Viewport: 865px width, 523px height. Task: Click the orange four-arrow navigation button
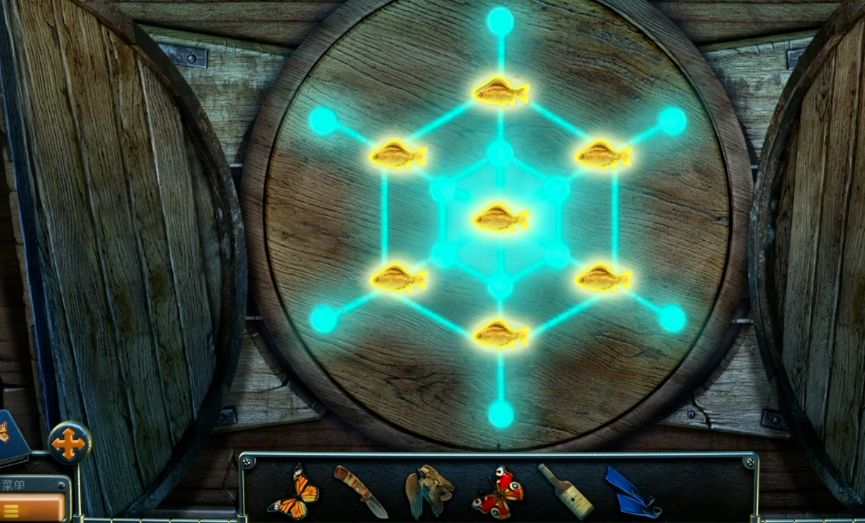click(x=69, y=443)
